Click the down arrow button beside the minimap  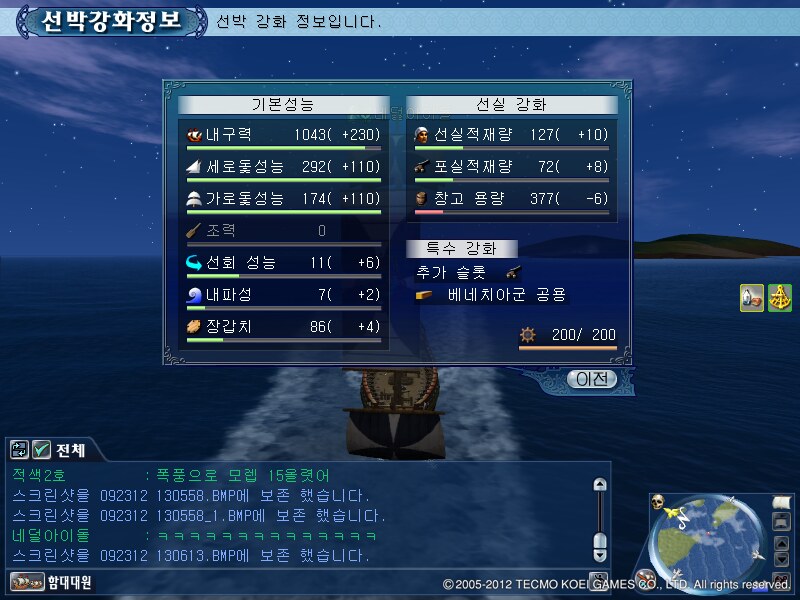click(782, 558)
